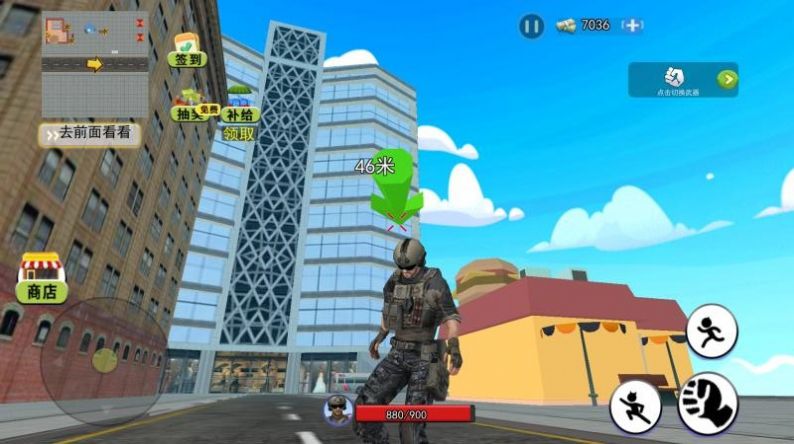The height and width of the screenshot is (444, 794).
Task: Add more cash with the plus button
Action: 632,26
